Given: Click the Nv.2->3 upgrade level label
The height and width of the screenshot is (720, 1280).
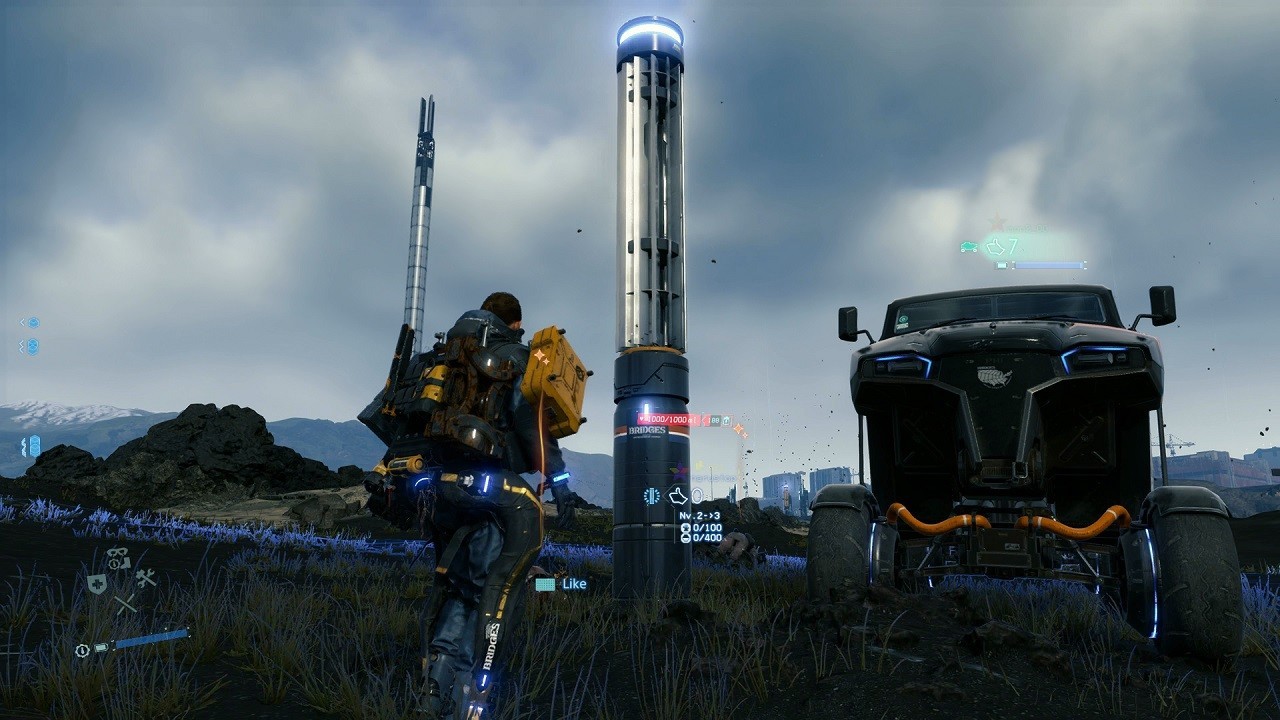Looking at the screenshot, I should click(699, 516).
